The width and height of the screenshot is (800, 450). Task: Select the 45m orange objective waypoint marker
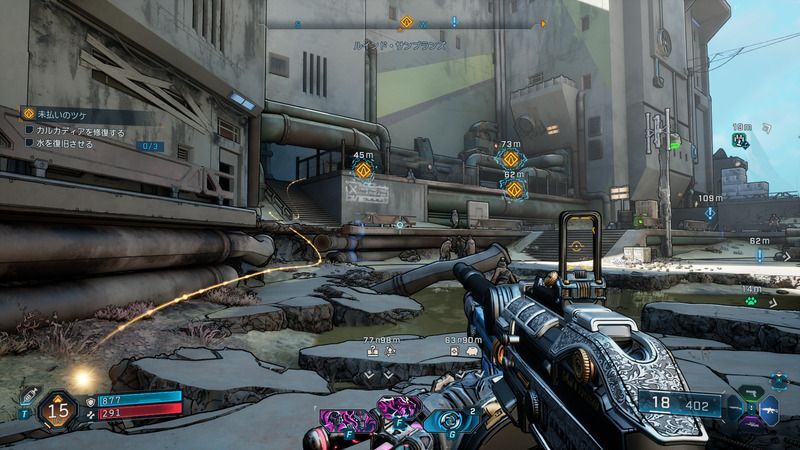click(x=363, y=170)
